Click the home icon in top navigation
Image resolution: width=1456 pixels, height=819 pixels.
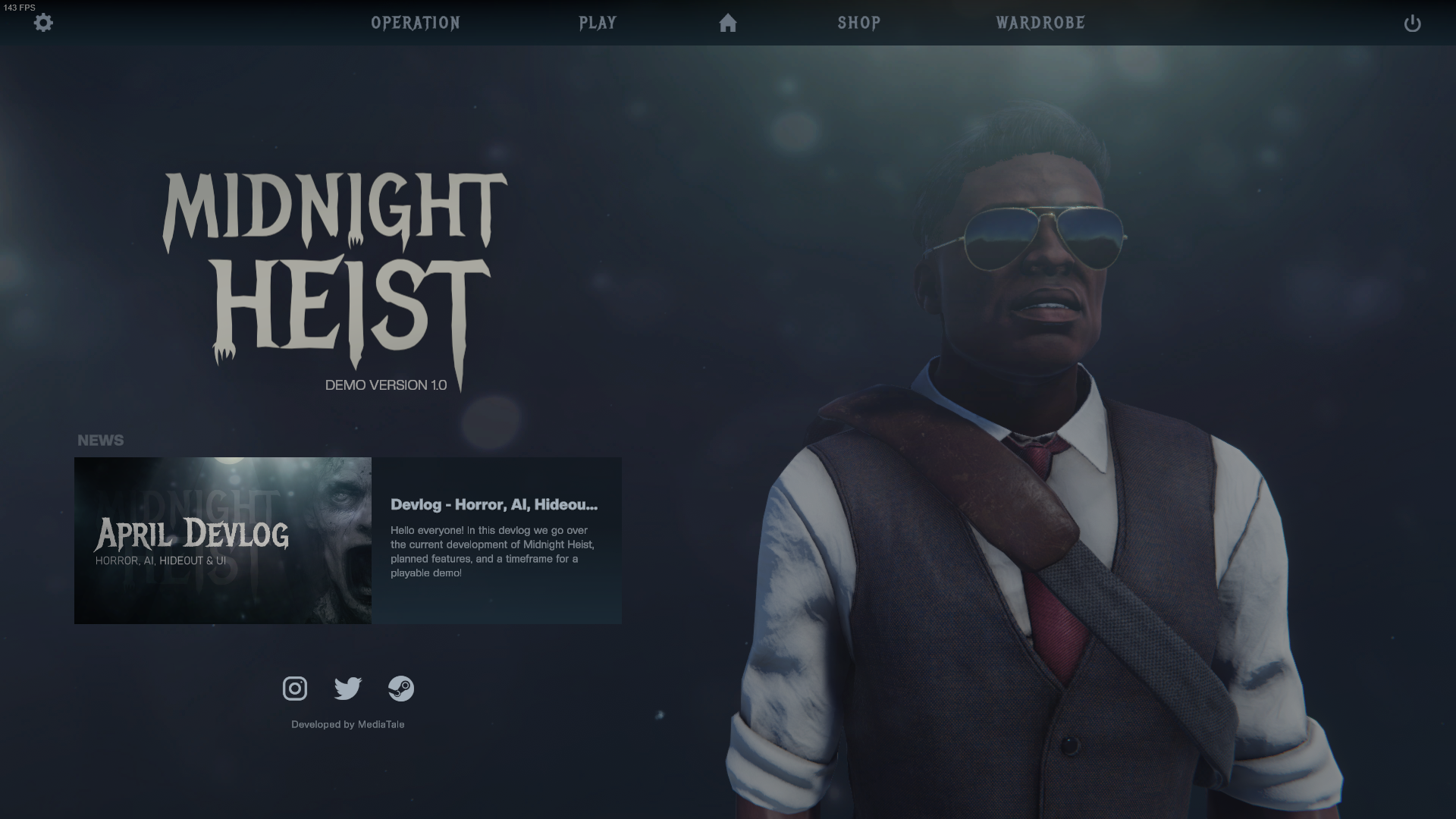point(727,24)
